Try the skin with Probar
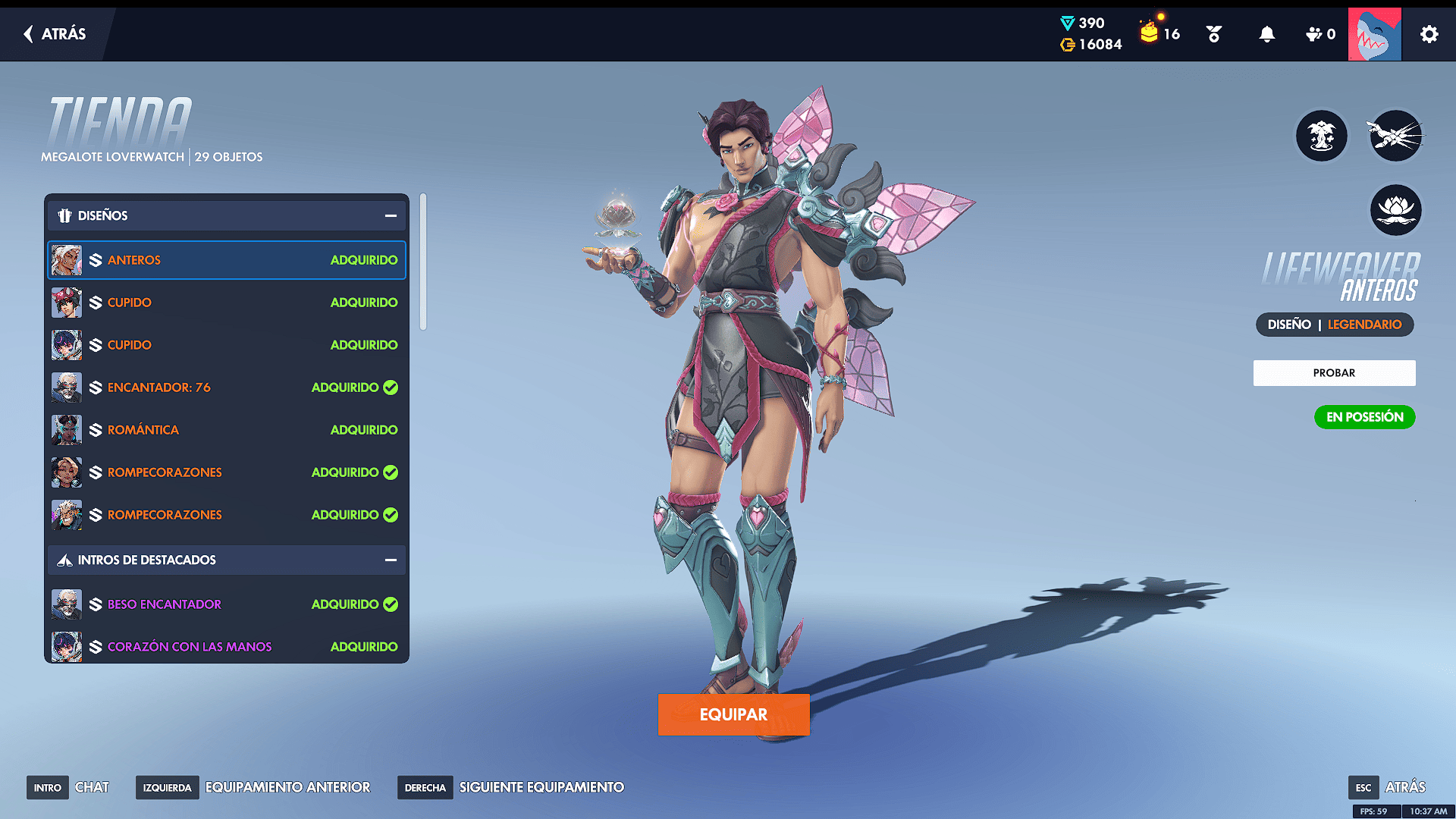 1334,373
